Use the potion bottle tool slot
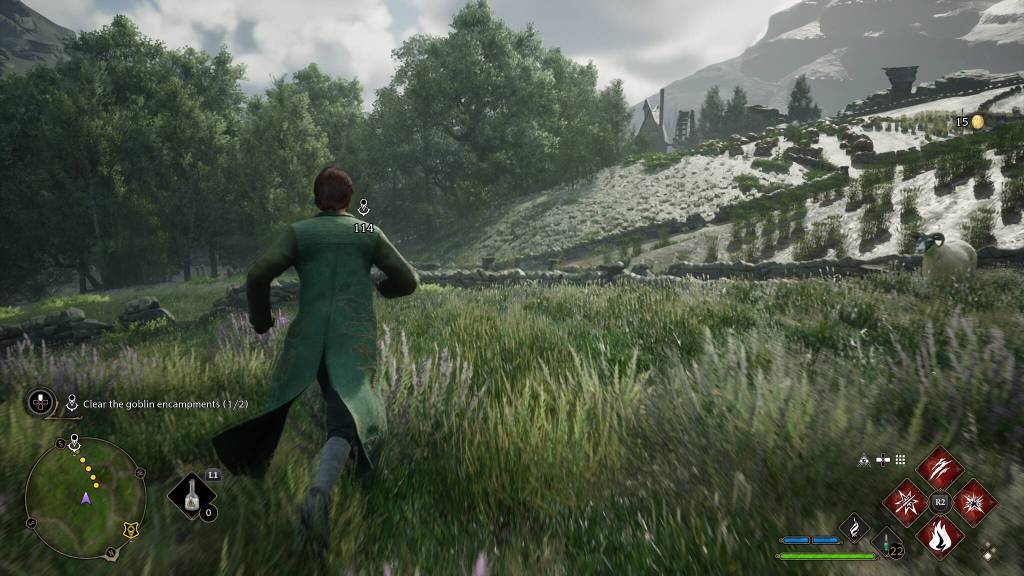Viewport: 1024px width, 576px height. tap(191, 496)
